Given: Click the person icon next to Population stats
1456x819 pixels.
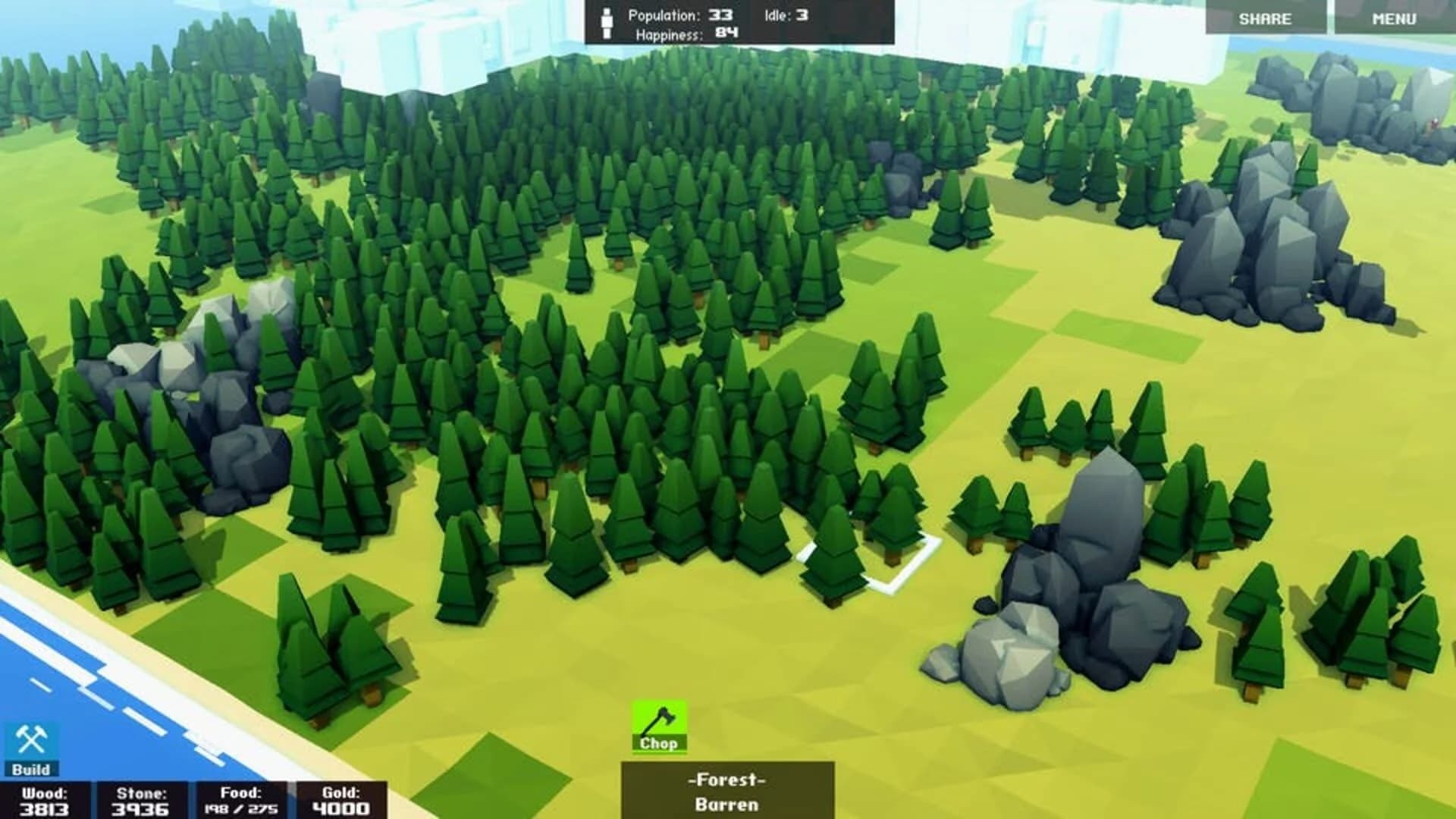Looking at the screenshot, I should [606, 20].
